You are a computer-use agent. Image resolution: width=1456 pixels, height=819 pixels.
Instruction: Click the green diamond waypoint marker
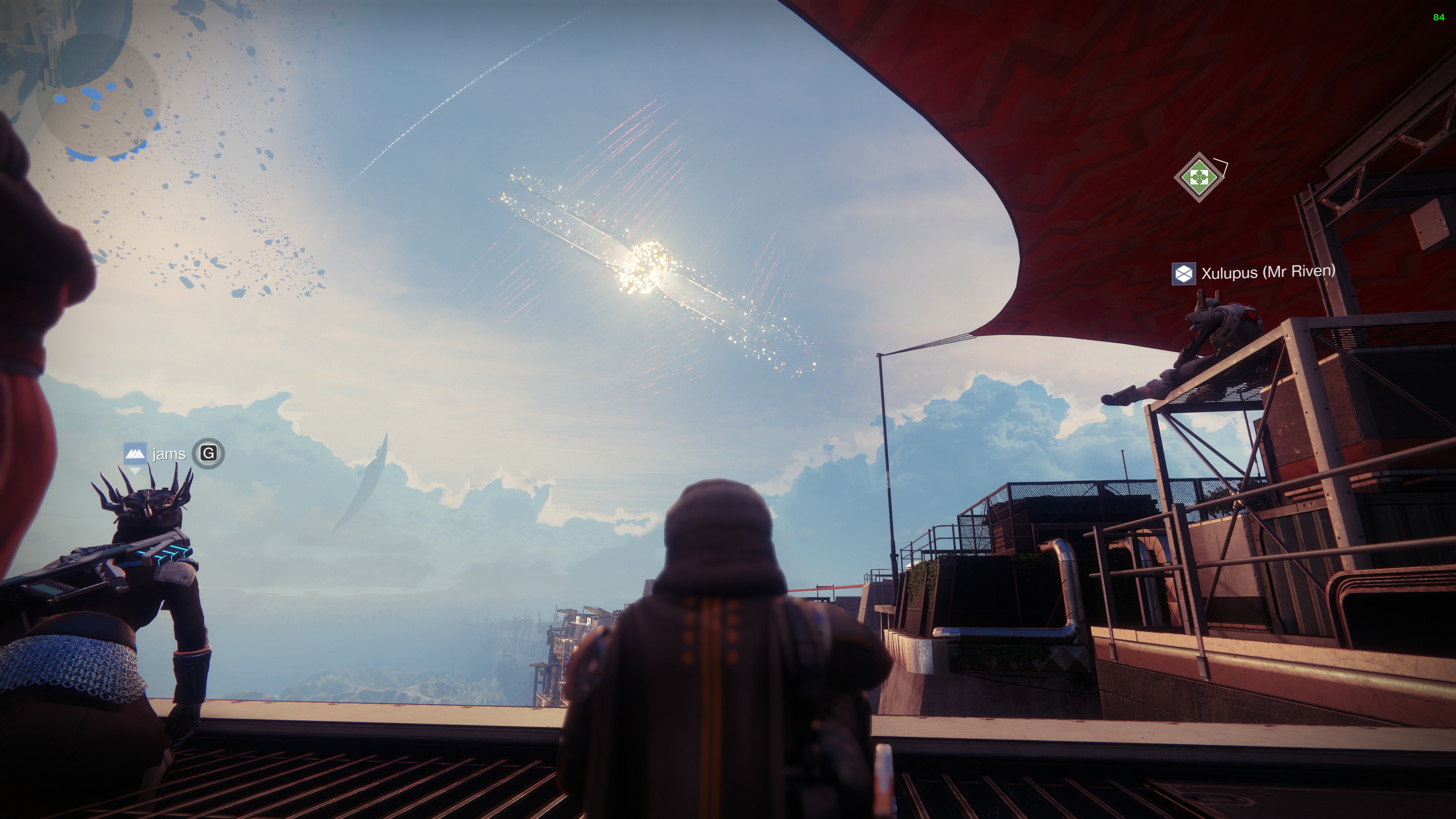(1198, 177)
